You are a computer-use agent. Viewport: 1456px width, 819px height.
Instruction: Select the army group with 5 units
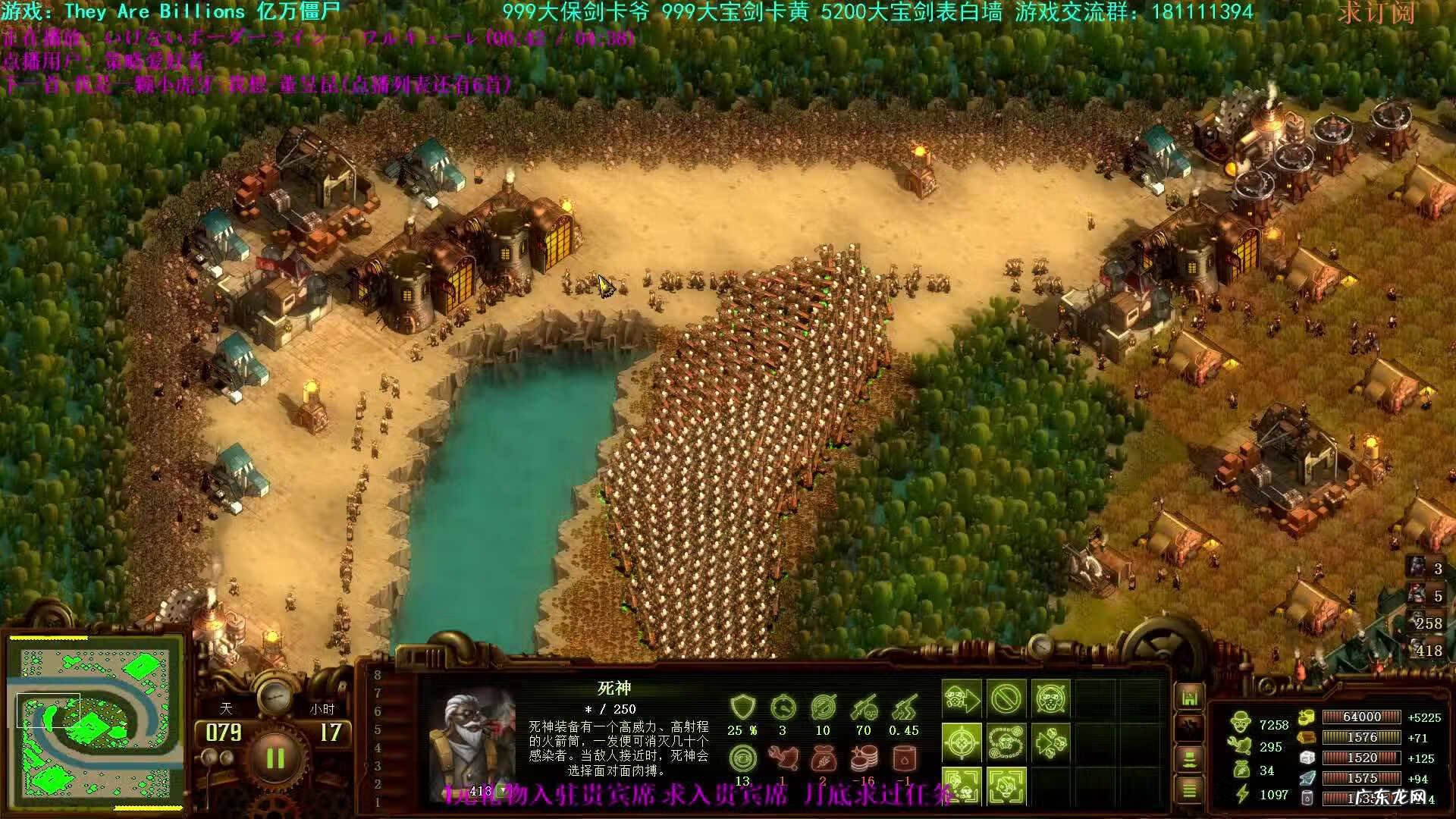[1426, 595]
